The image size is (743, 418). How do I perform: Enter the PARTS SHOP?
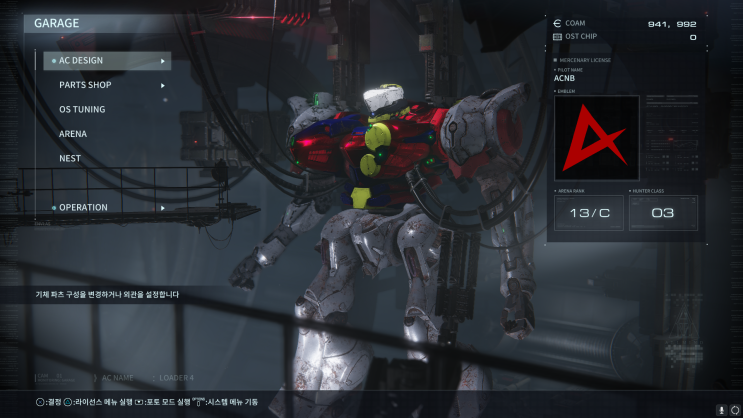tap(85, 85)
